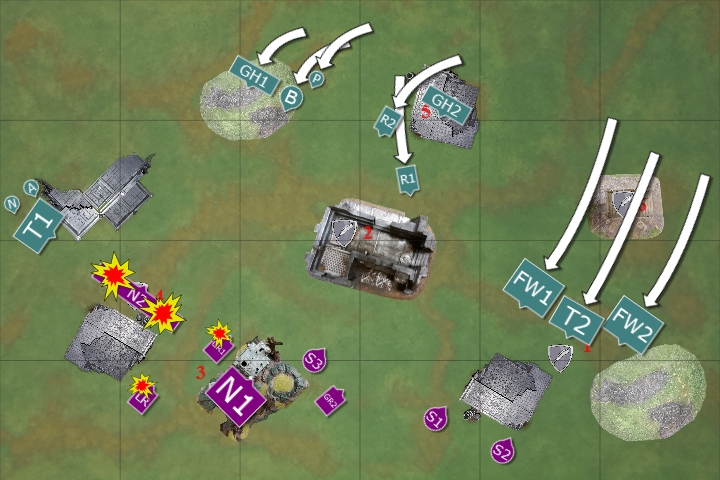The height and width of the screenshot is (480, 720).
Task: Select the teal T2 unit token
Action: [581, 320]
